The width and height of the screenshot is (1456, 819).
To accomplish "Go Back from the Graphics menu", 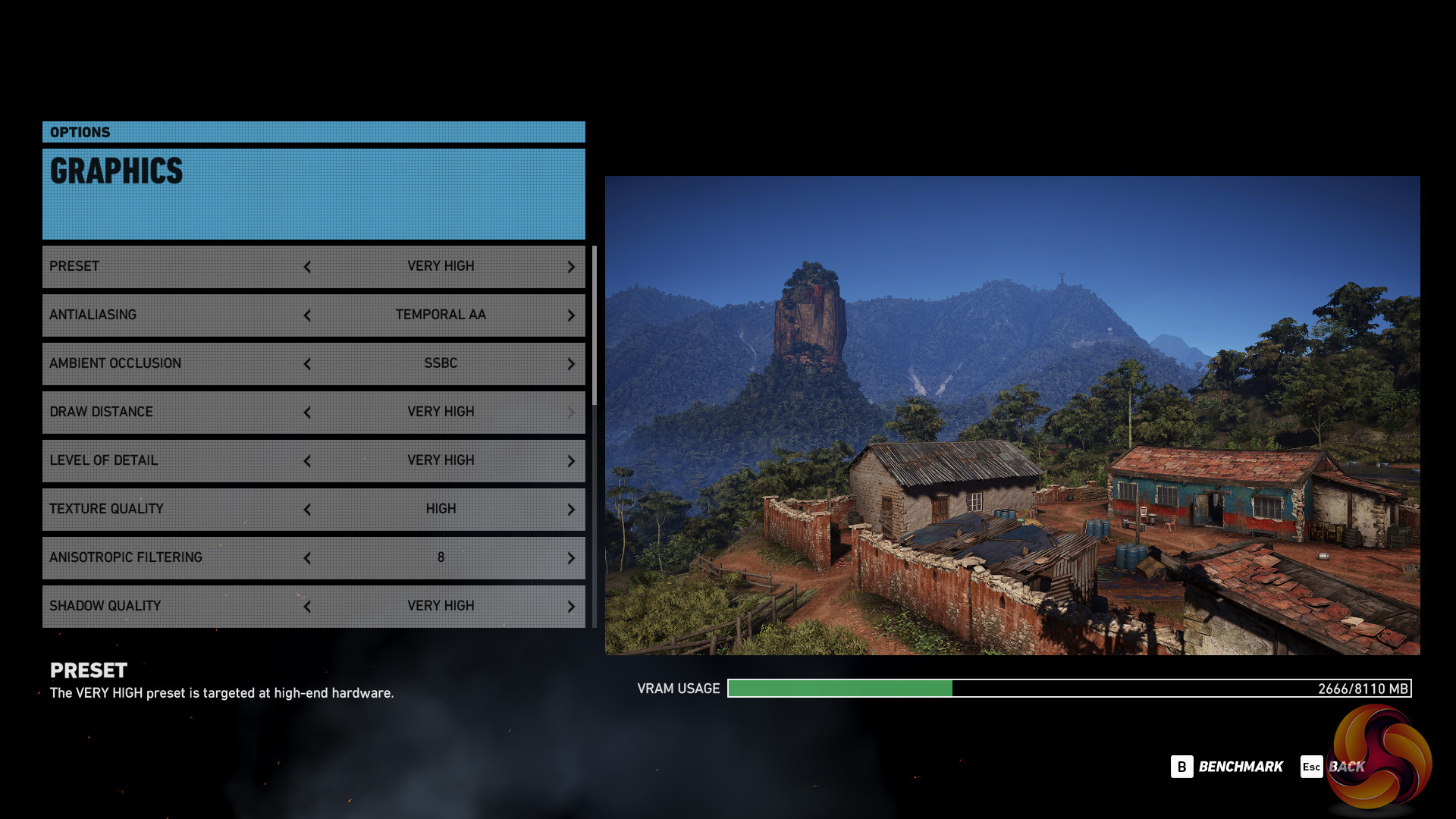I will 1332,767.
